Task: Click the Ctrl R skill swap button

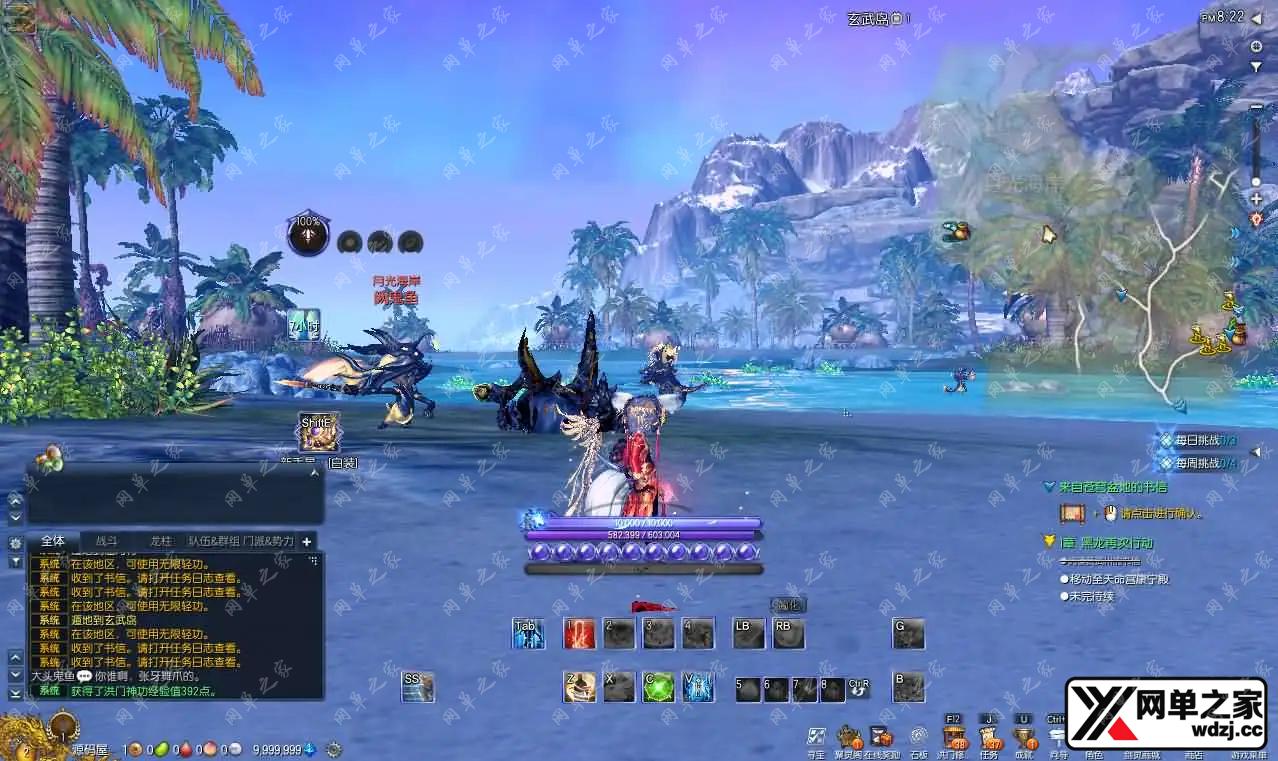Action: [859, 688]
